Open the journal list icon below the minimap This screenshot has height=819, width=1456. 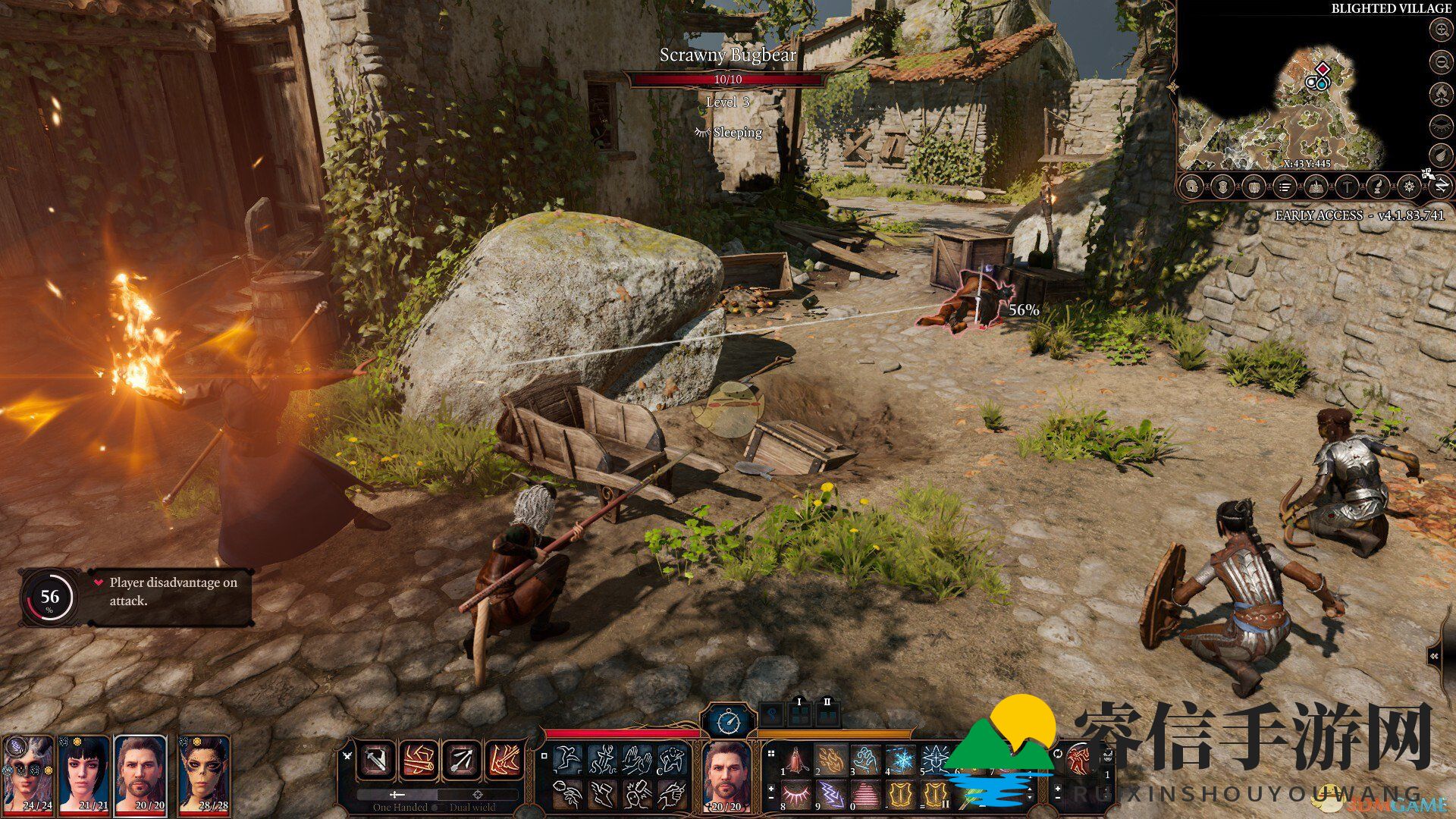1285,186
